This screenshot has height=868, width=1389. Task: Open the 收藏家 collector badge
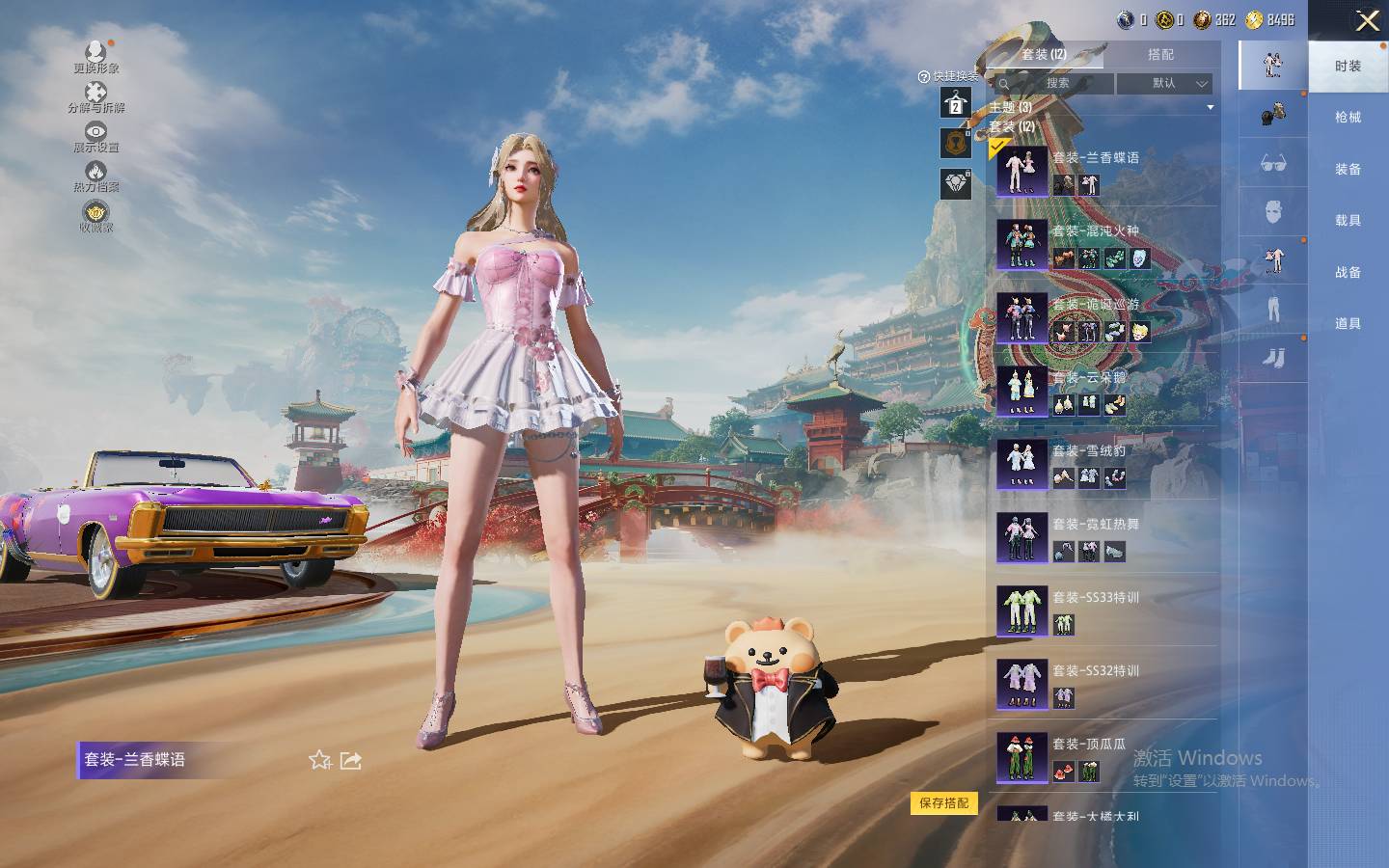point(95,216)
